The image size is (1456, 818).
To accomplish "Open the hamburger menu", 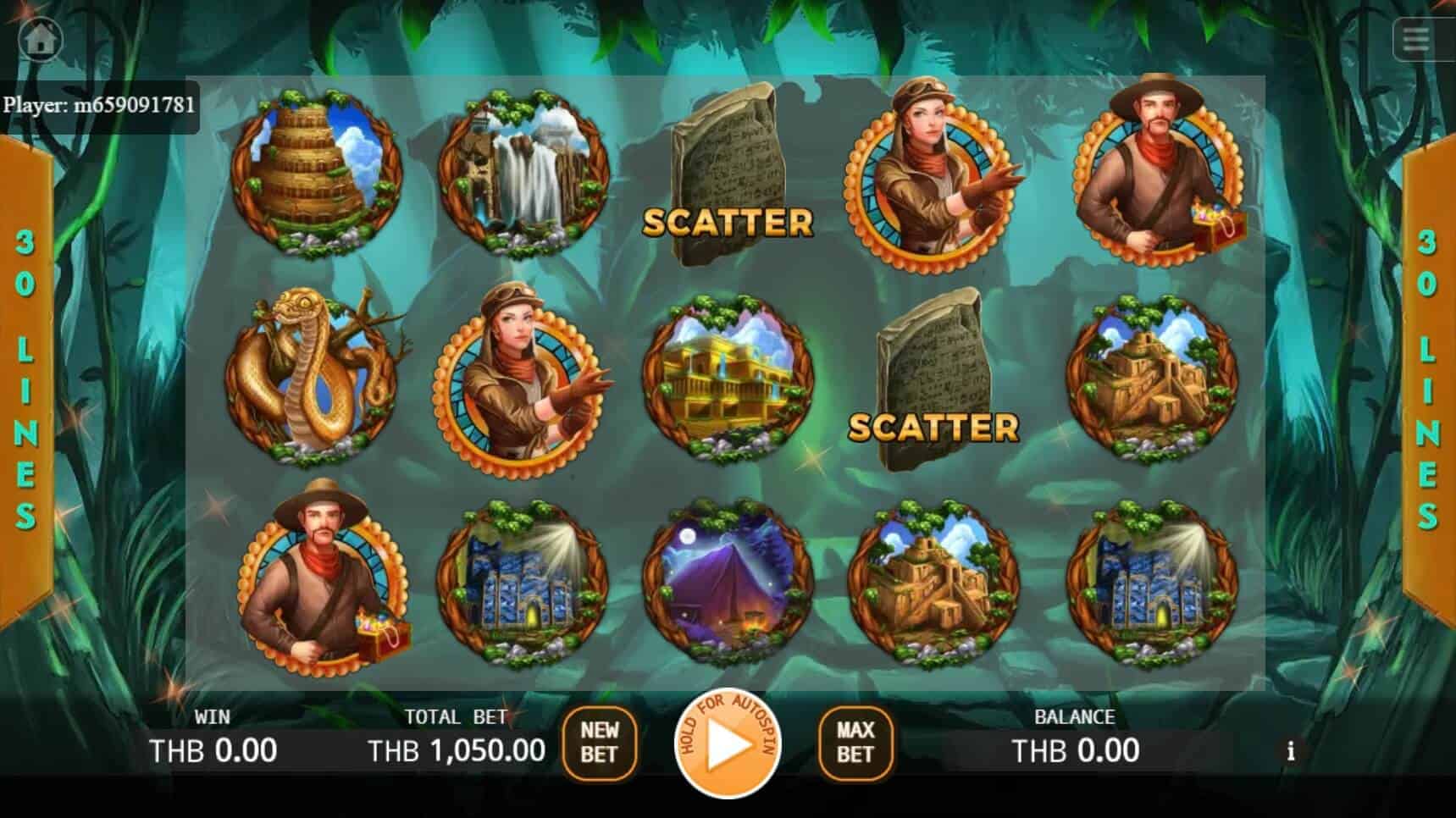I will 1417,39.
